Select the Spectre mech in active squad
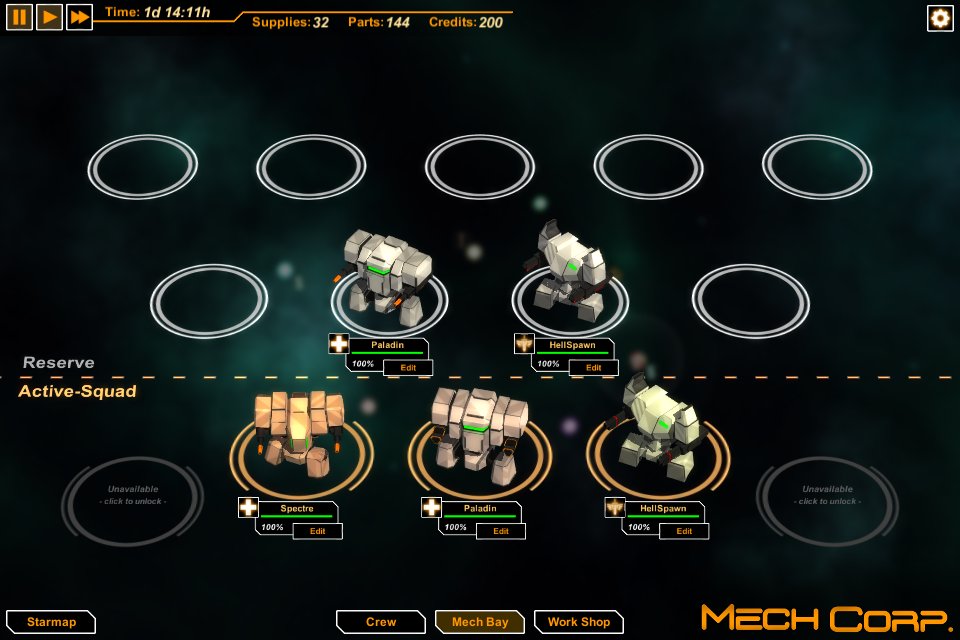This screenshot has width=960, height=640. coord(300,430)
